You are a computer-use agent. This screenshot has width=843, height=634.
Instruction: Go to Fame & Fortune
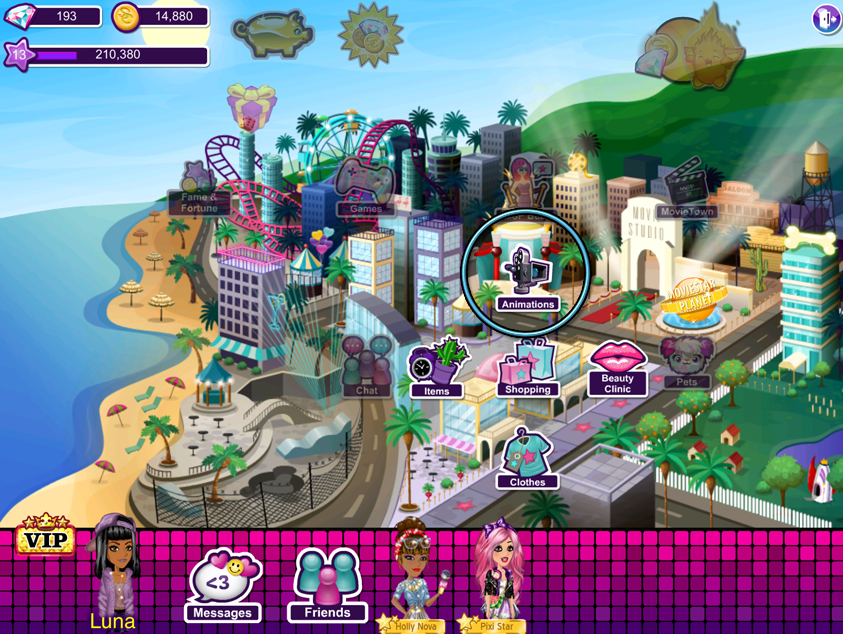click(200, 188)
